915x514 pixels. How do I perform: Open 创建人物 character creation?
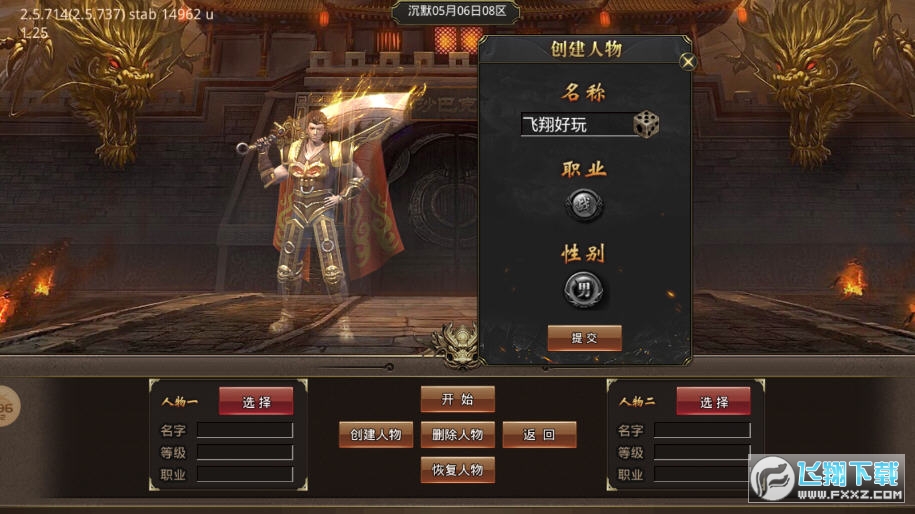[x=376, y=434]
